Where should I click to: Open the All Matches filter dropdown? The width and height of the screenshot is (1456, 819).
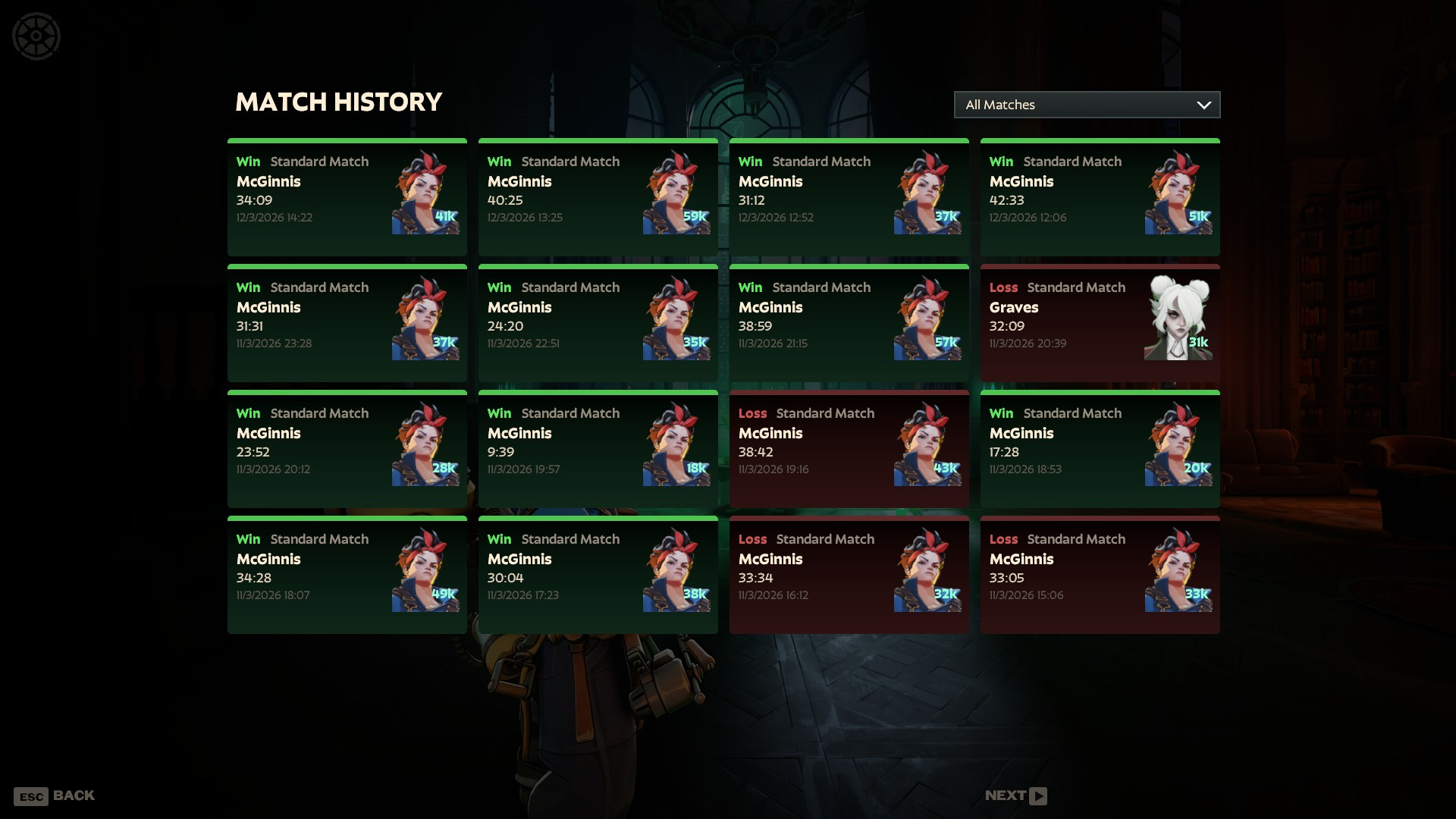click(x=1086, y=105)
